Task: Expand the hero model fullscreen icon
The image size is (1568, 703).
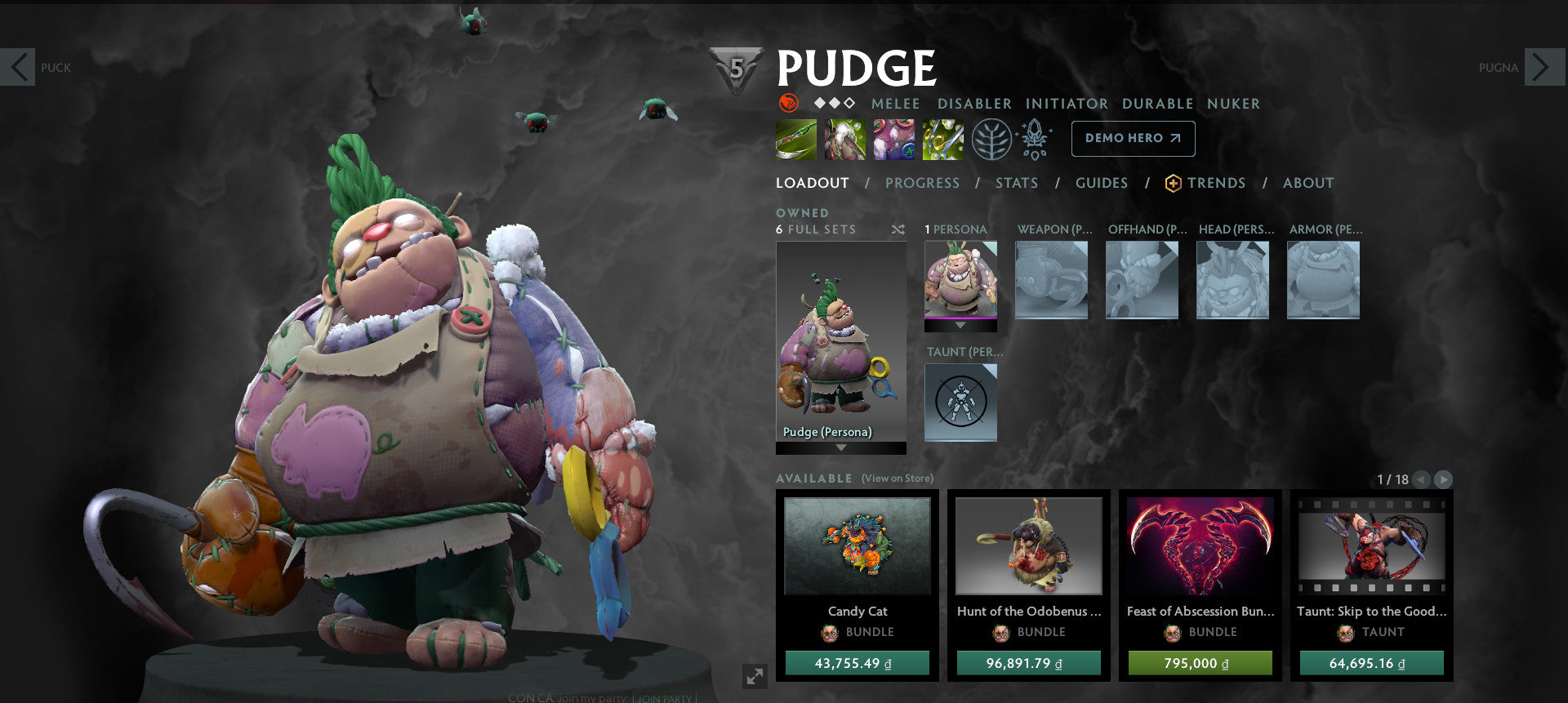Action: point(755,674)
